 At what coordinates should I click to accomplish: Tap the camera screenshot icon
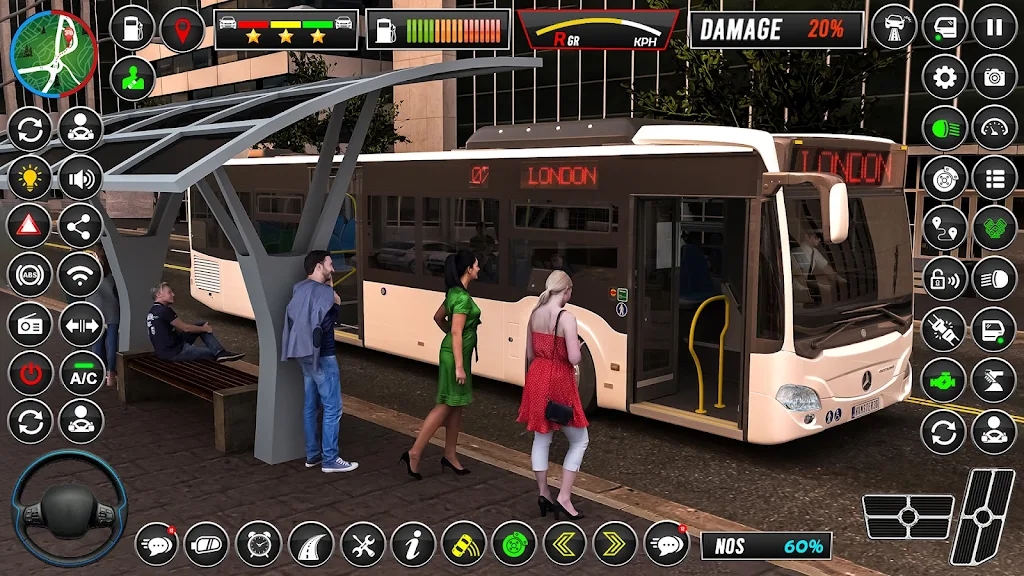(994, 77)
